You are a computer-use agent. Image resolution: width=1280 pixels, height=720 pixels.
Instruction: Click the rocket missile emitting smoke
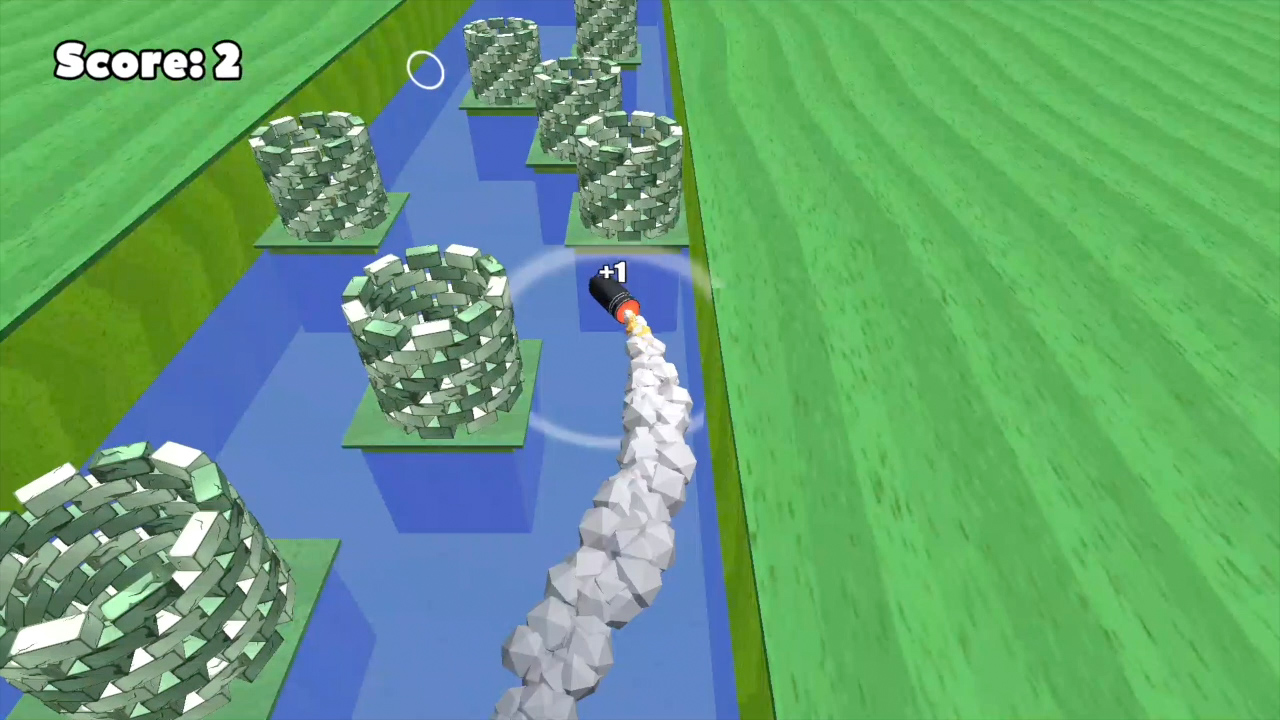click(x=612, y=300)
